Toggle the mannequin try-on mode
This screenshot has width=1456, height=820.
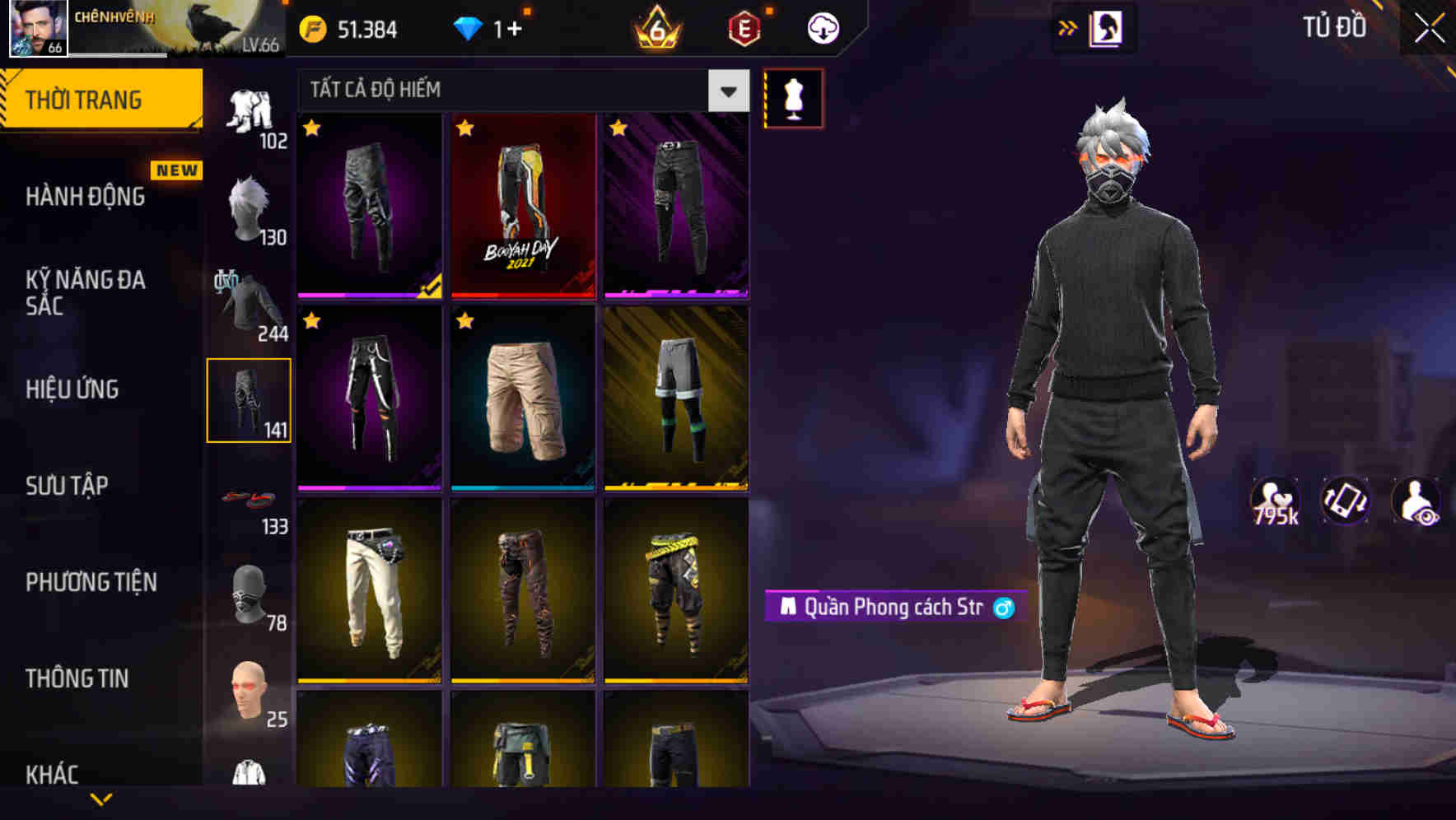coord(793,97)
